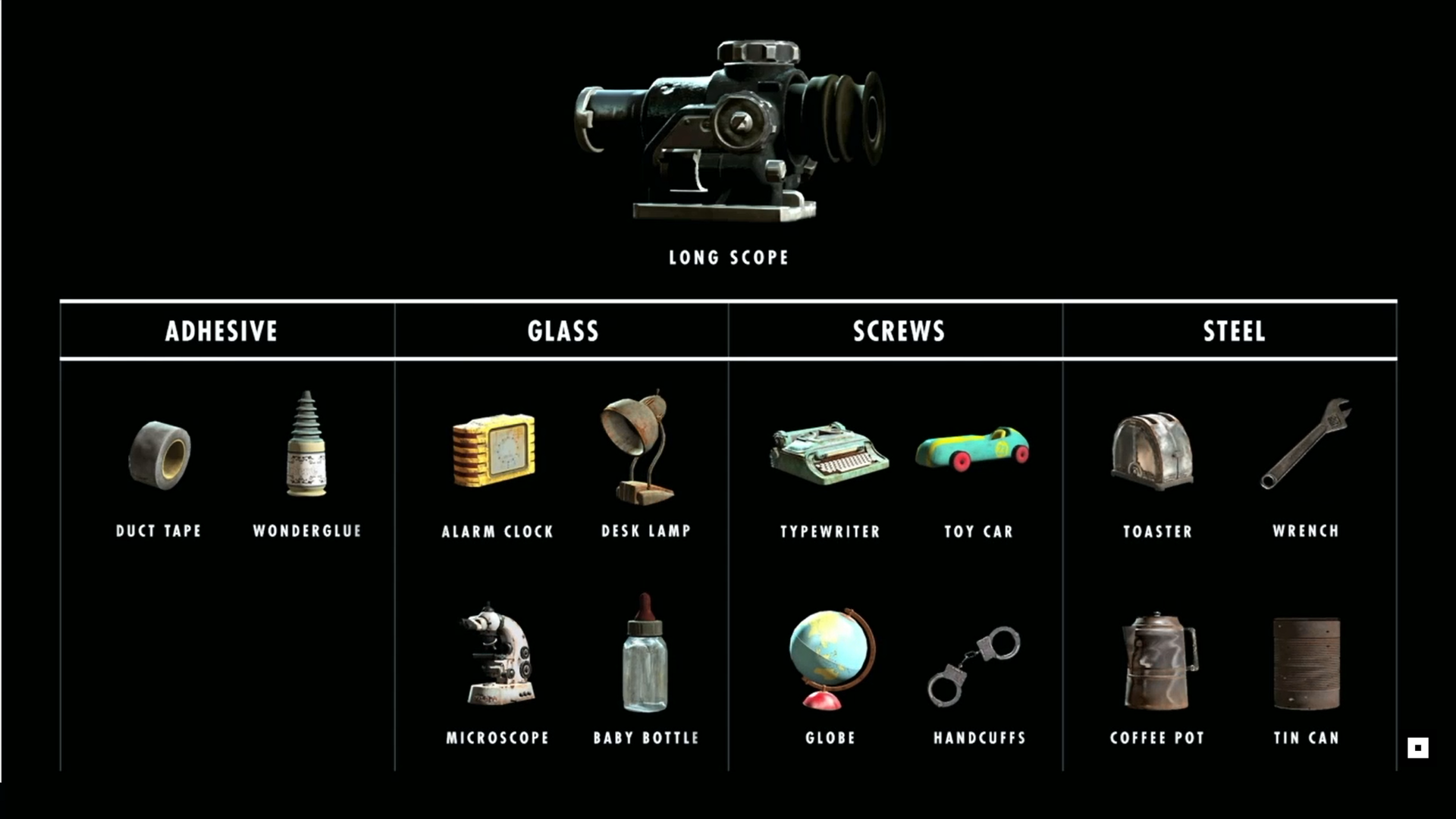Image resolution: width=1456 pixels, height=819 pixels.
Task: Select the Steel component header
Action: [x=1234, y=331]
